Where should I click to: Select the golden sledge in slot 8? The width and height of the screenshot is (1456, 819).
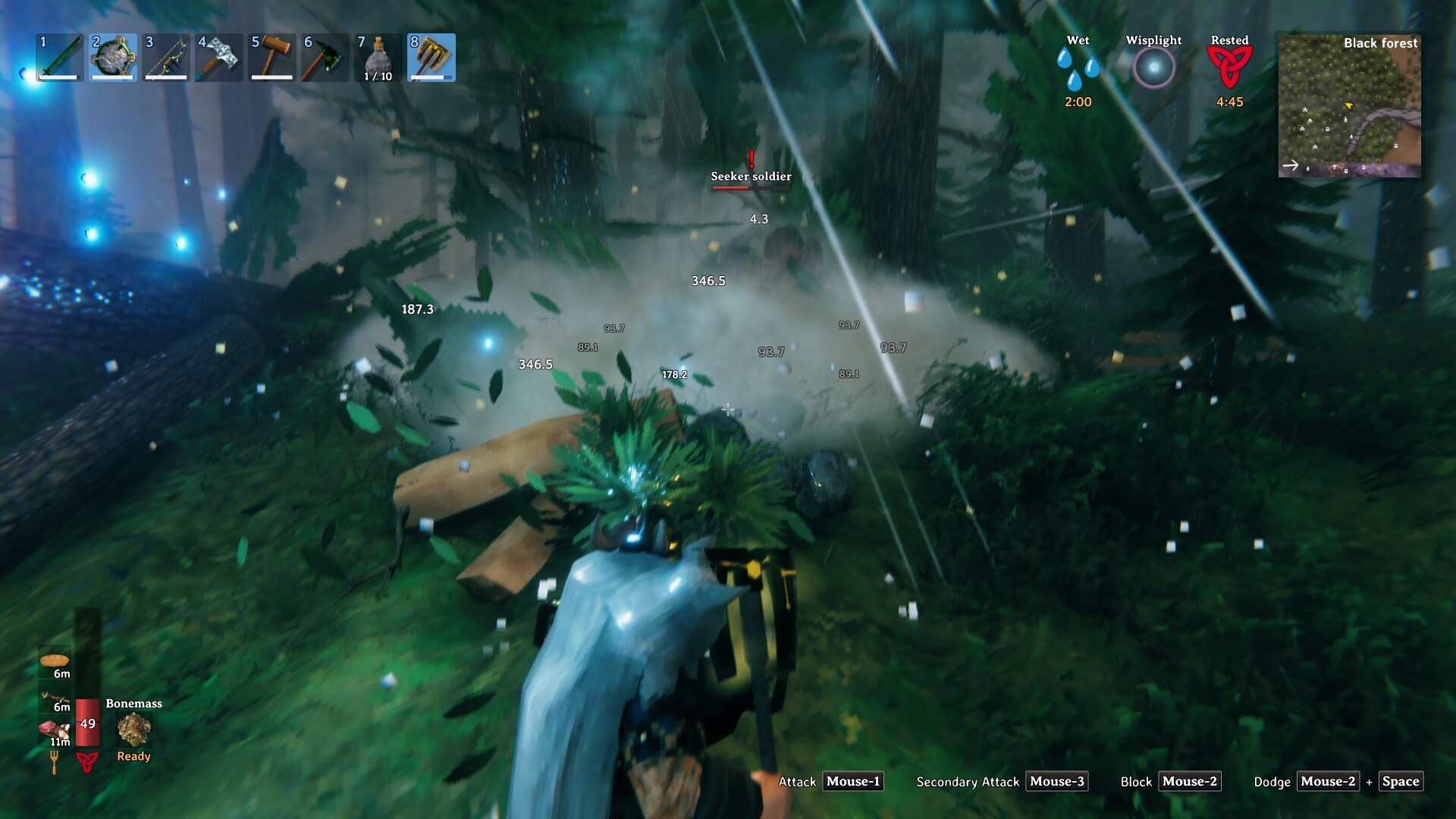click(x=431, y=57)
